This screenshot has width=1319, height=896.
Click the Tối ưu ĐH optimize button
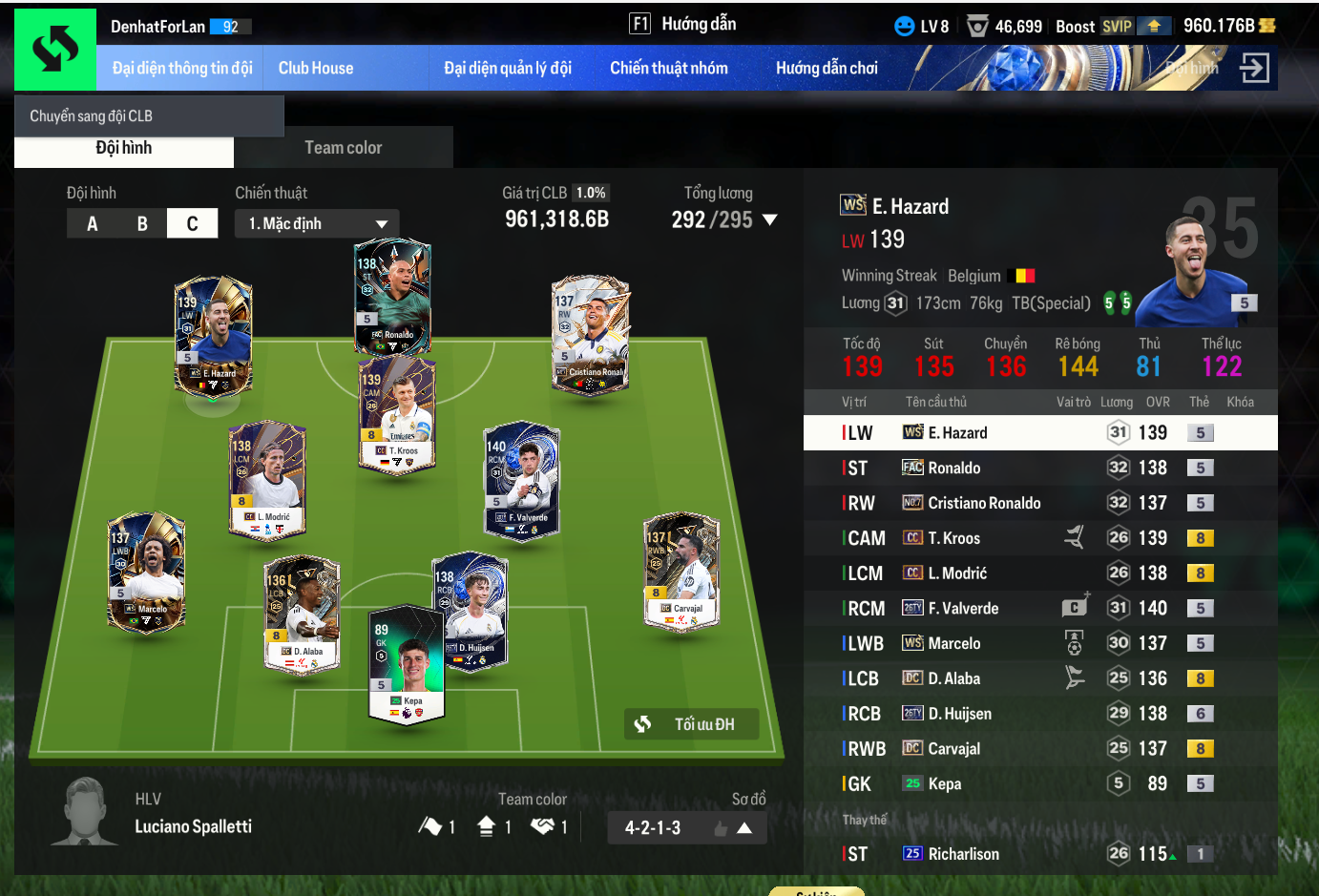(x=692, y=724)
